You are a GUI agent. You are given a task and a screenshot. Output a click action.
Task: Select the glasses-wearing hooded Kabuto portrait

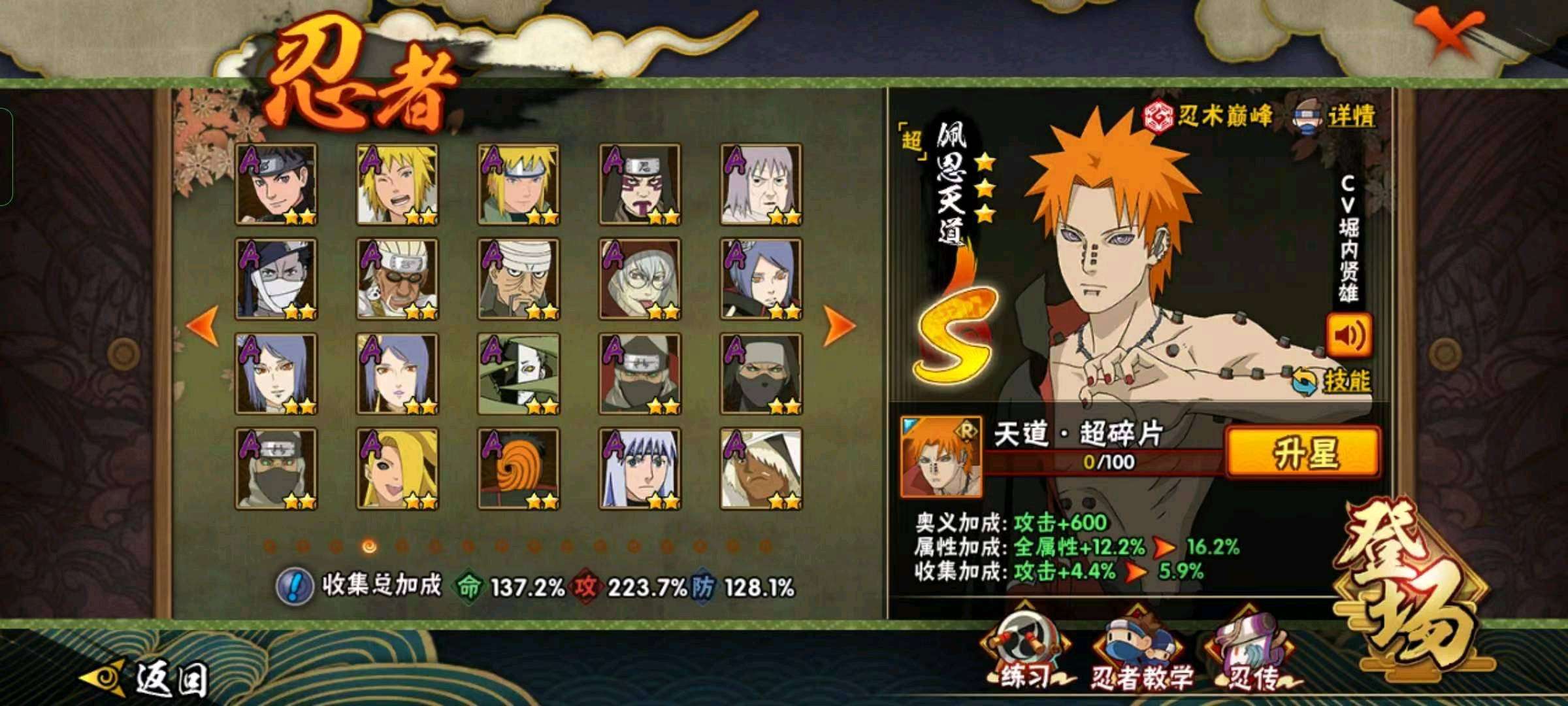point(640,279)
